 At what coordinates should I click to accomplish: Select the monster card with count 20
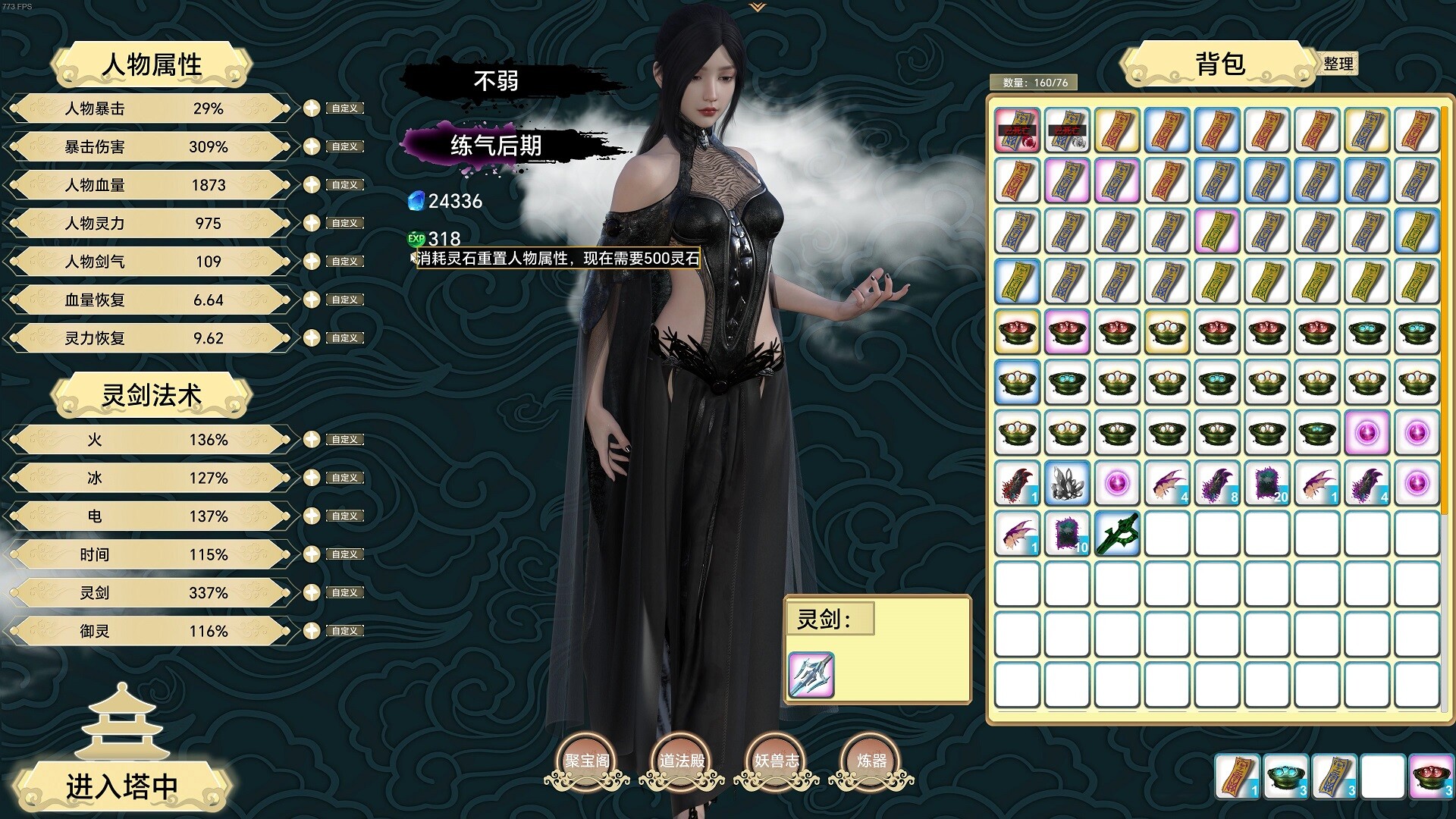pos(1267,483)
